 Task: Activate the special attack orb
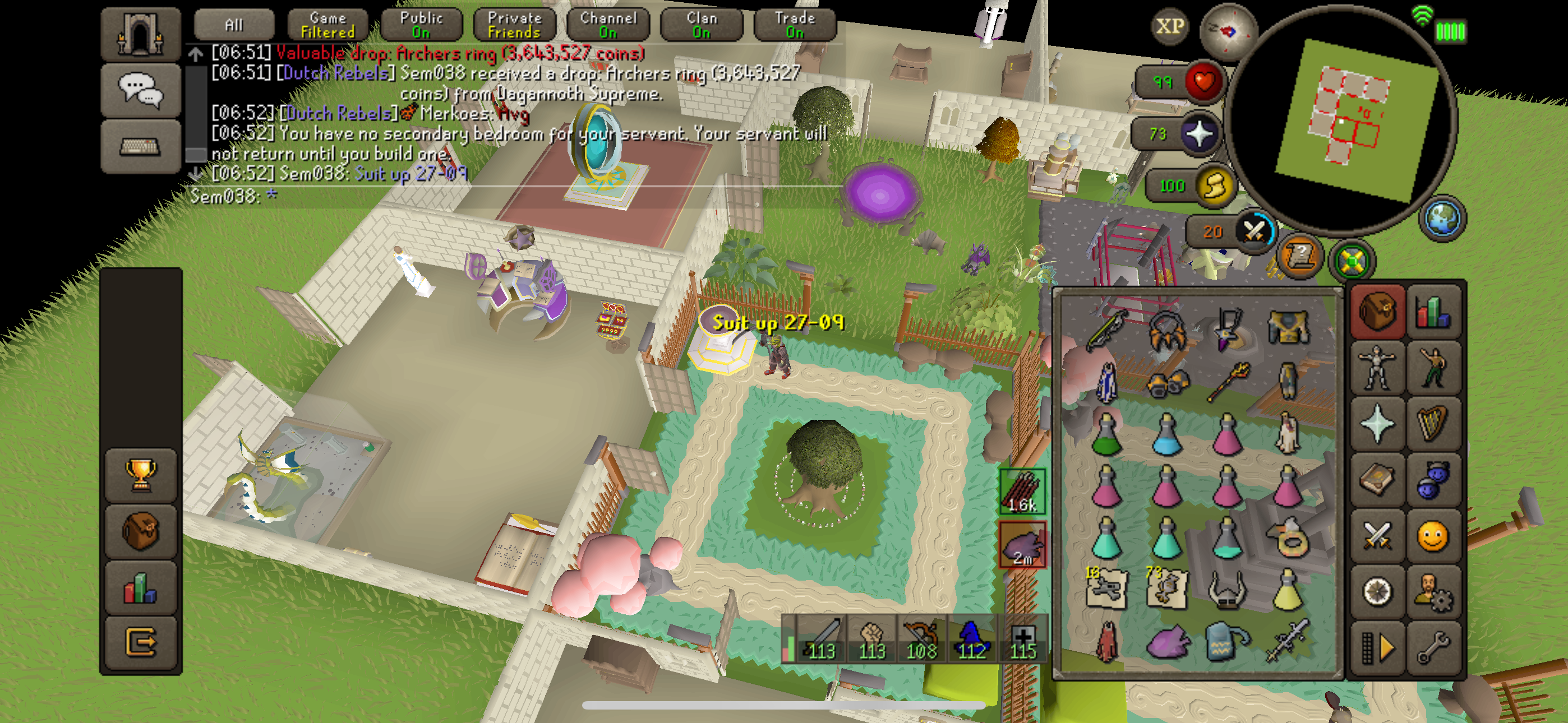[1254, 232]
